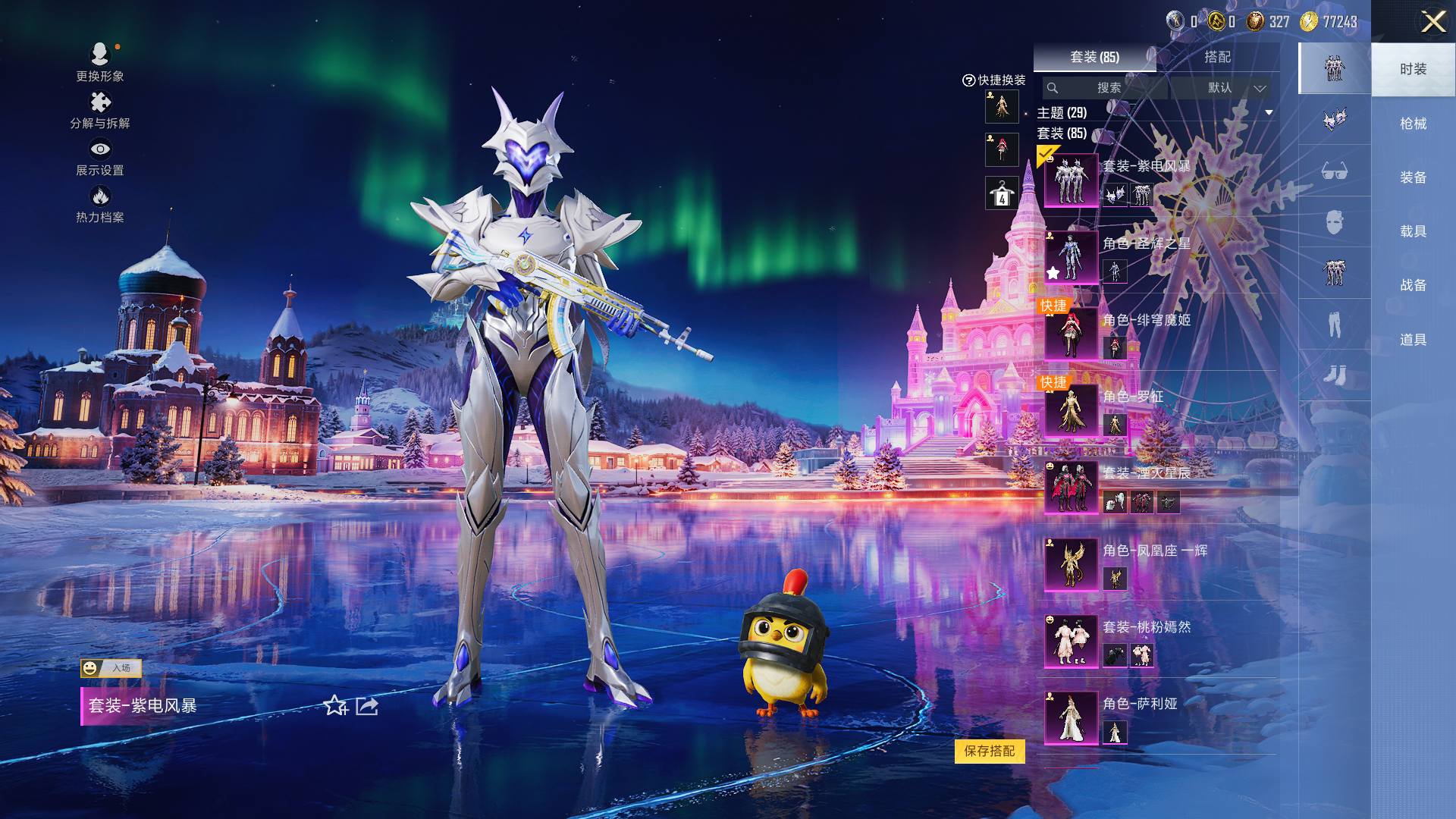Image resolution: width=1456 pixels, height=819 pixels.
Task: Open 分解与拆解 dismantle menu
Action: tap(100, 110)
